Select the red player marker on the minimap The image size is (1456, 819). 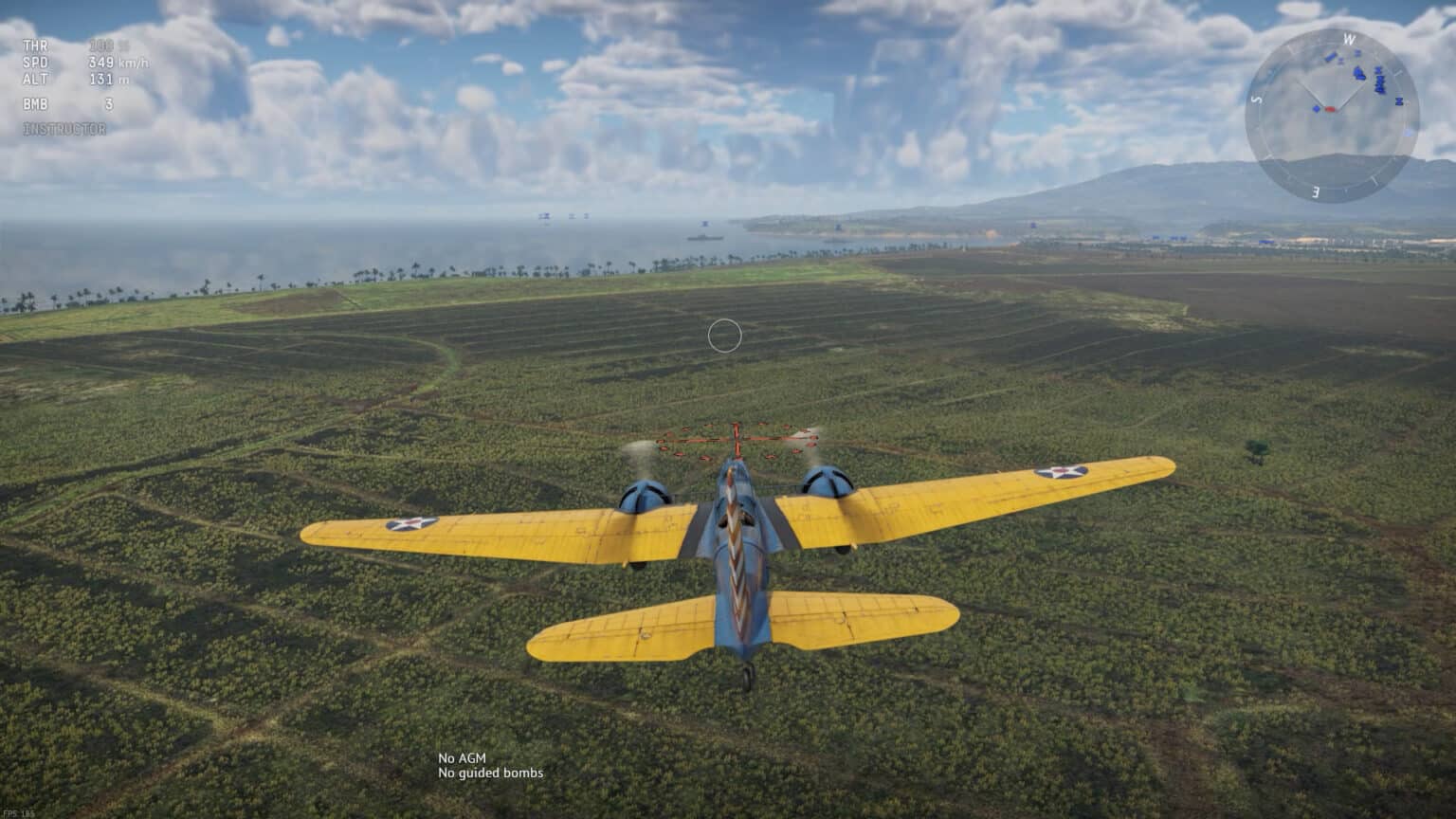tap(1330, 109)
